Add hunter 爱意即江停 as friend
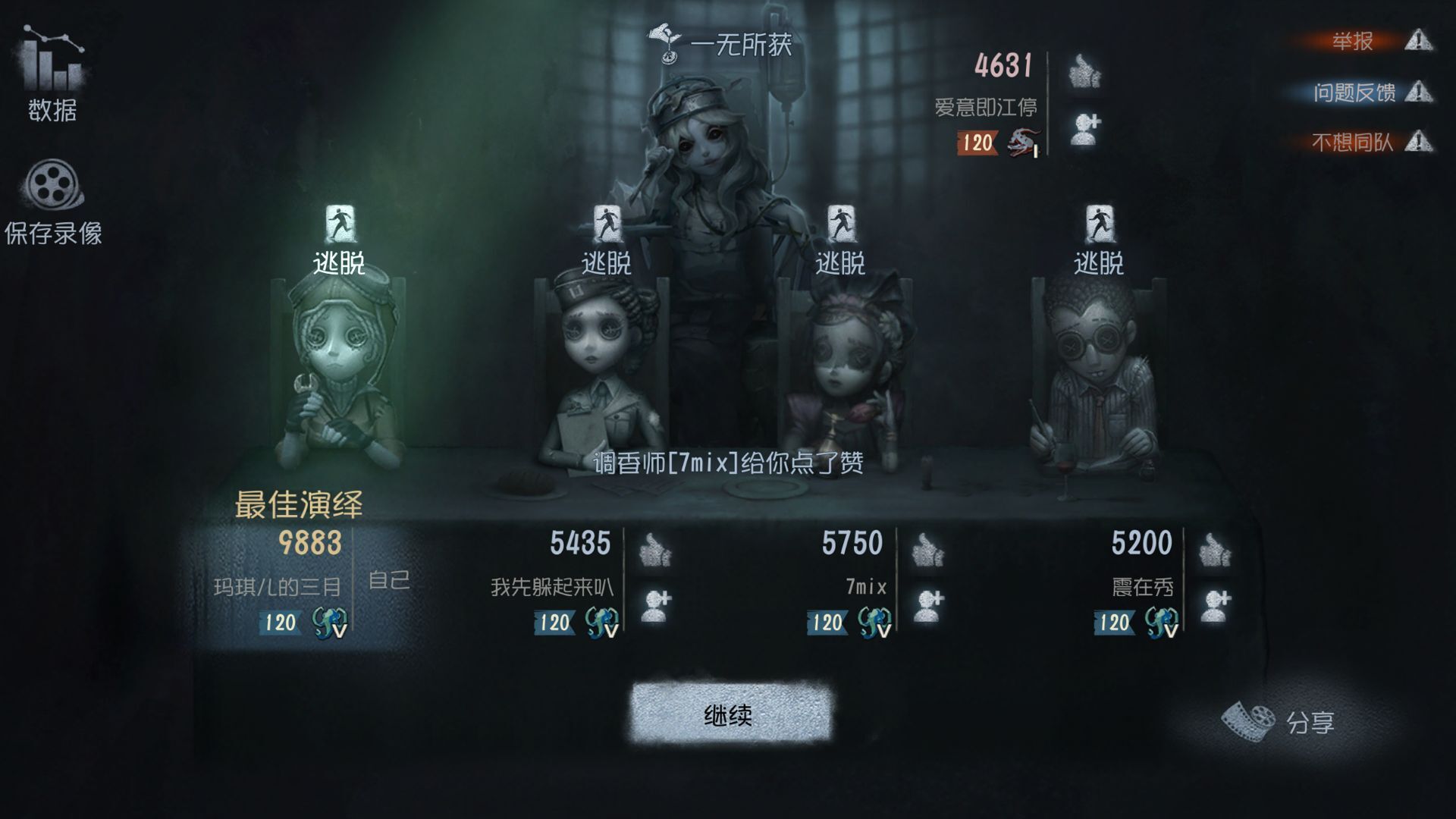The height and width of the screenshot is (819, 1456). (1085, 128)
